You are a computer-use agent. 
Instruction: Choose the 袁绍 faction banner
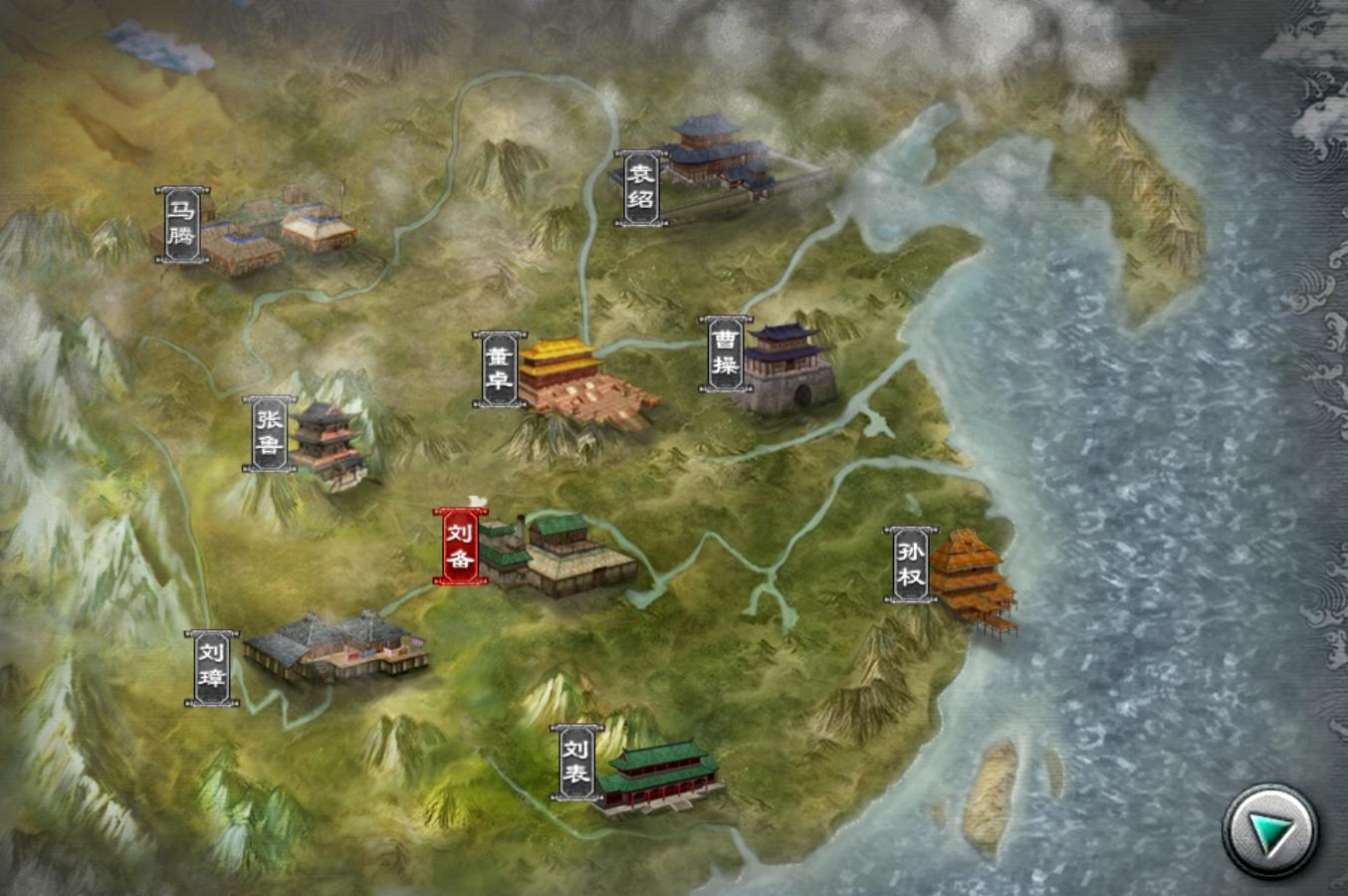(x=640, y=188)
